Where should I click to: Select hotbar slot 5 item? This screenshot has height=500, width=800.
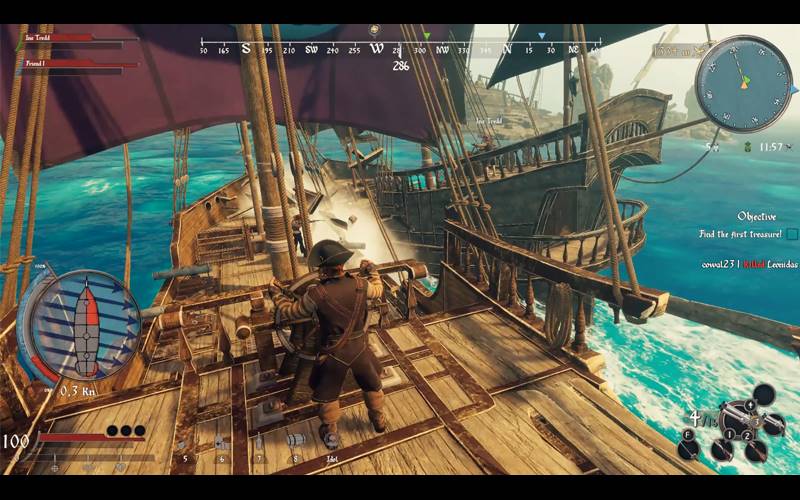click(184, 444)
